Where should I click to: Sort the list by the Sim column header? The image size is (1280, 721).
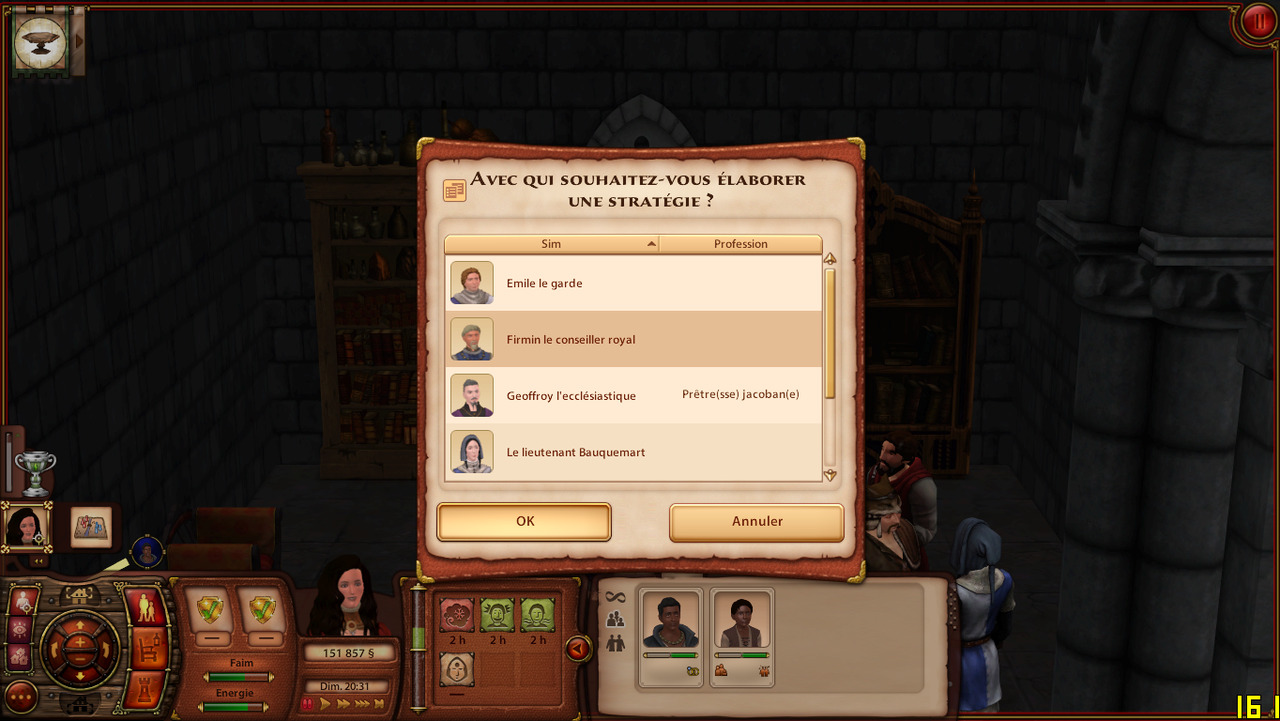point(551,244)
